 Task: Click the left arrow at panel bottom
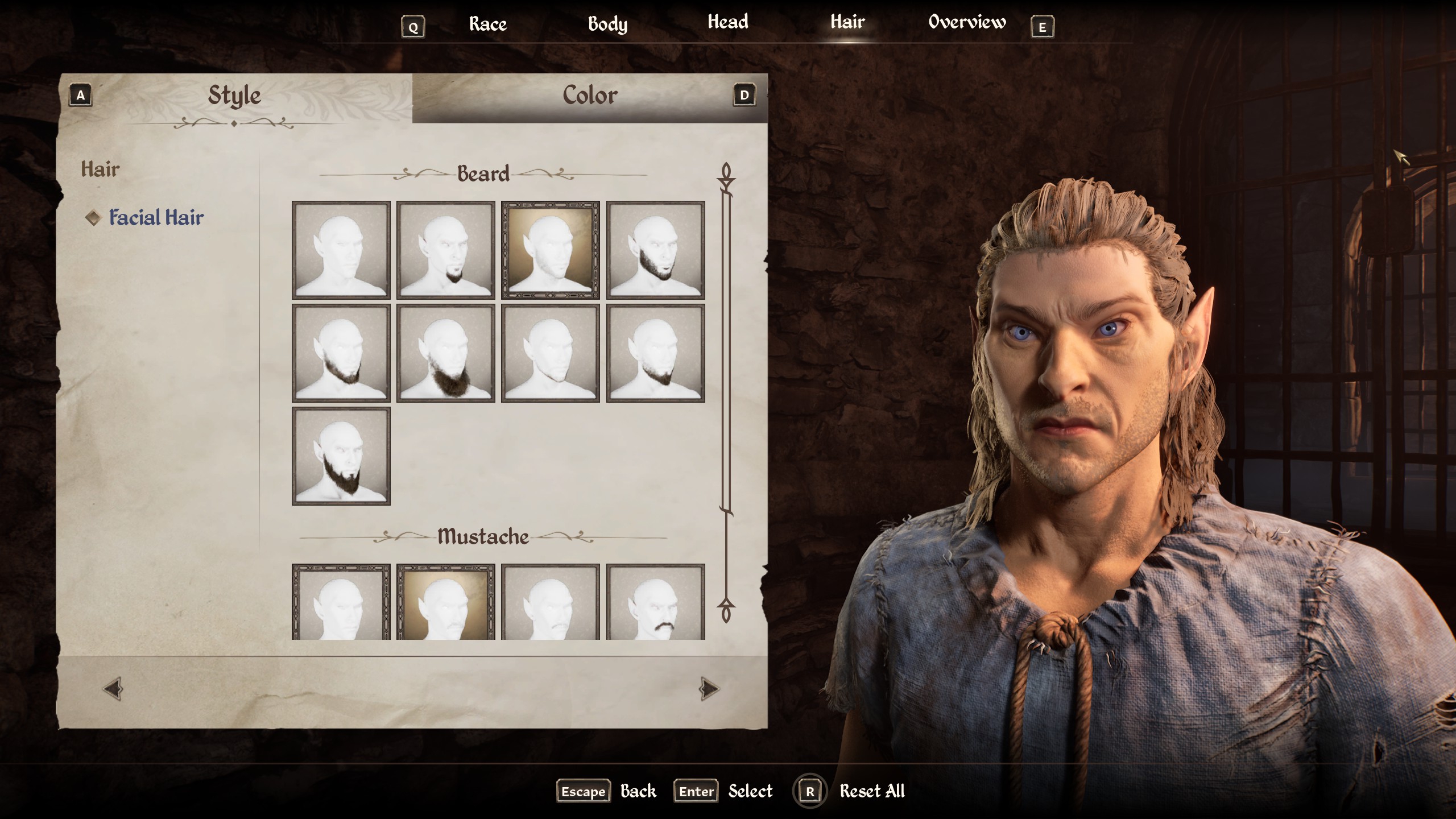pos(113,689)
